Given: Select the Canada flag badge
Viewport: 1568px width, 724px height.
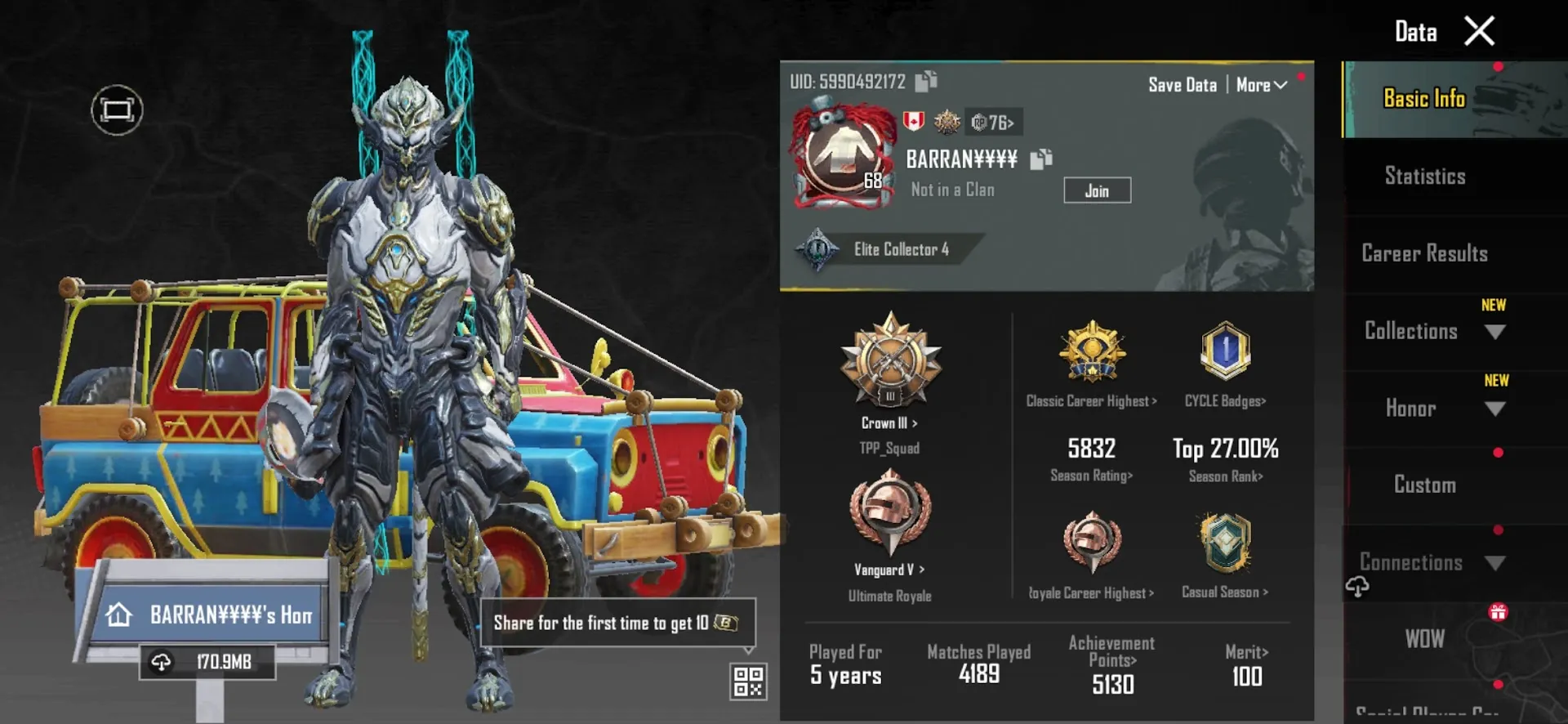Looking at the screenshot, I should coord(913,123).
